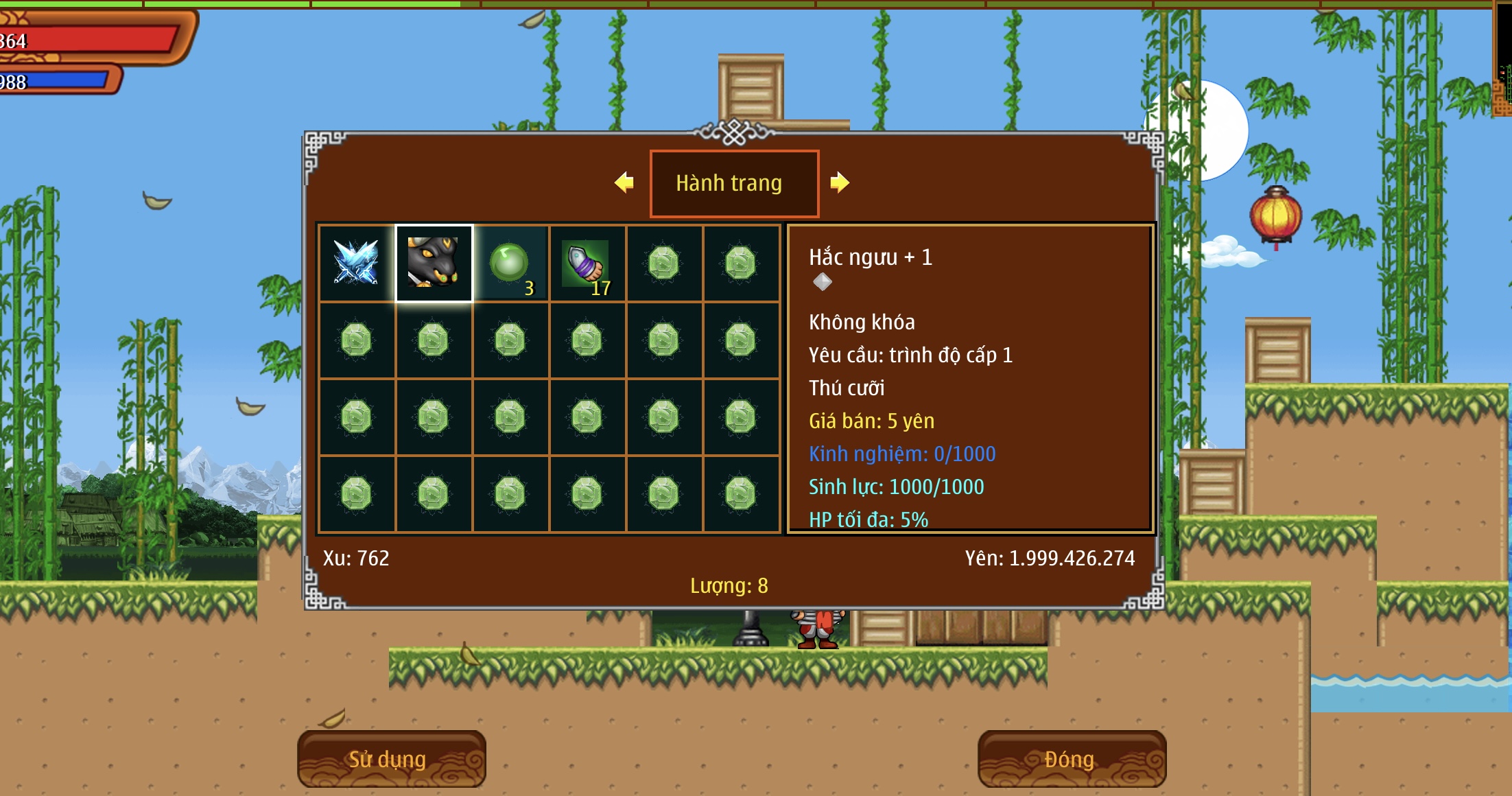The height and width of the screenshot is (796, 1512).
Task: Choose the Hắc ngưu black ox mount slot
Action: point(434,264)
